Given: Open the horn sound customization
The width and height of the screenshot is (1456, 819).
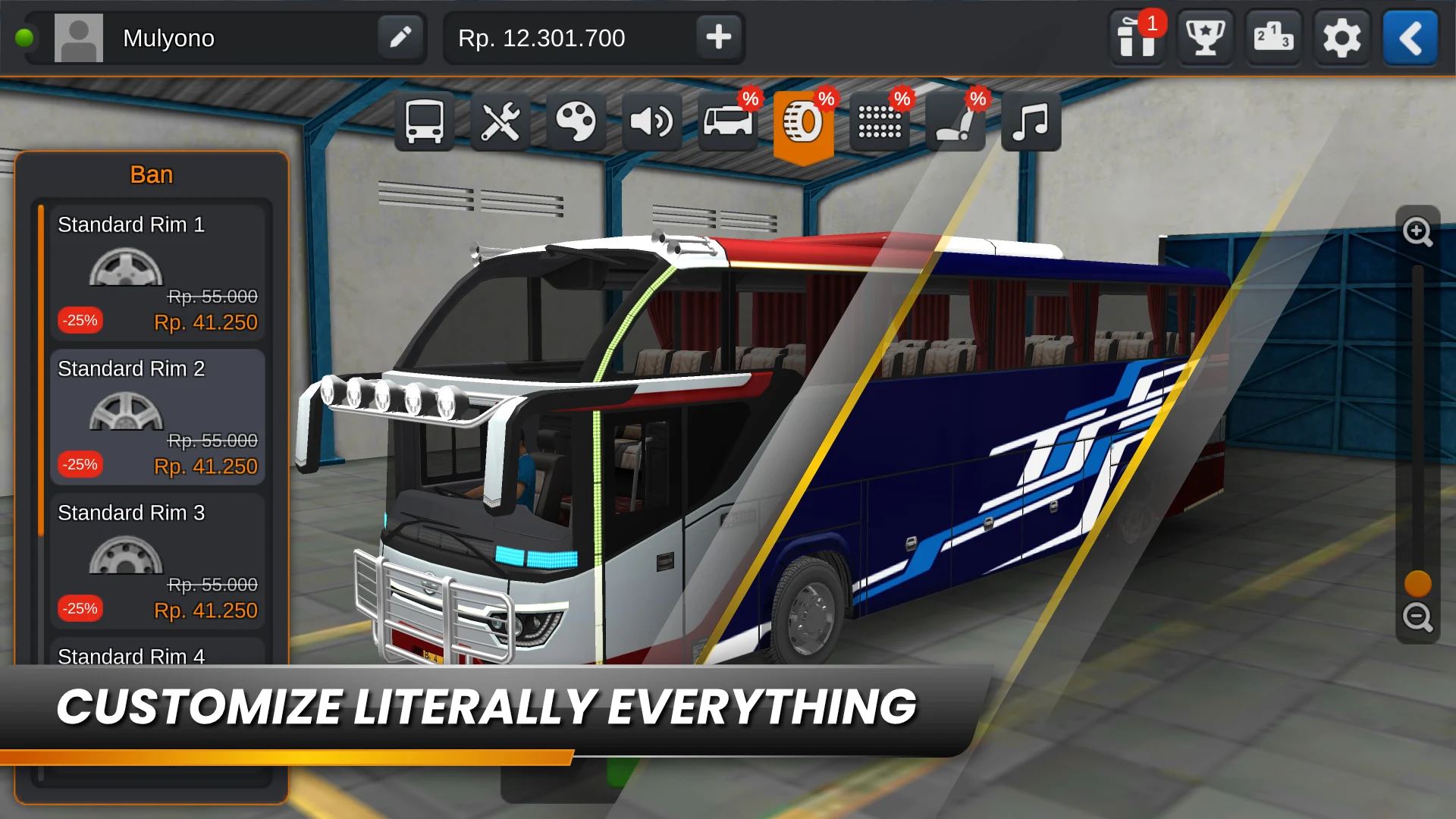Looking at the screenshot, I should [x=652, y=121].
